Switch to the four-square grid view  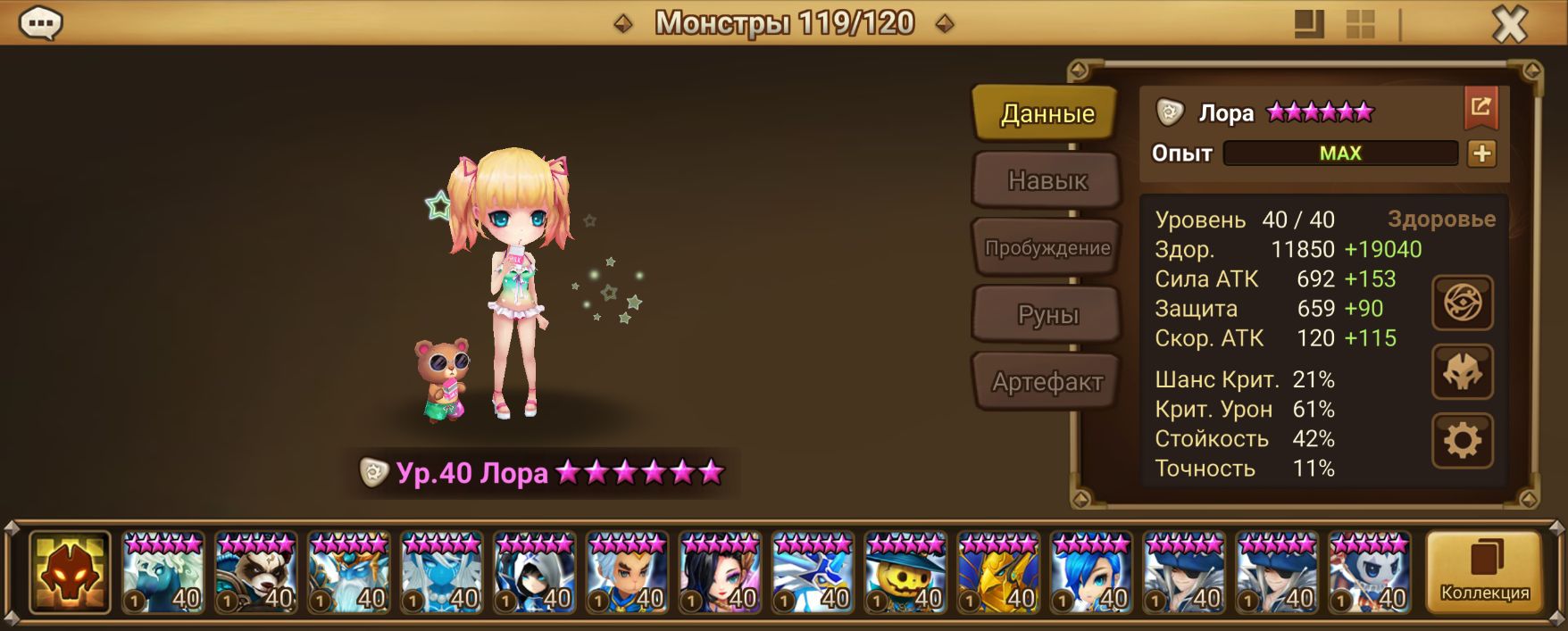click(x=1360, y=24)
